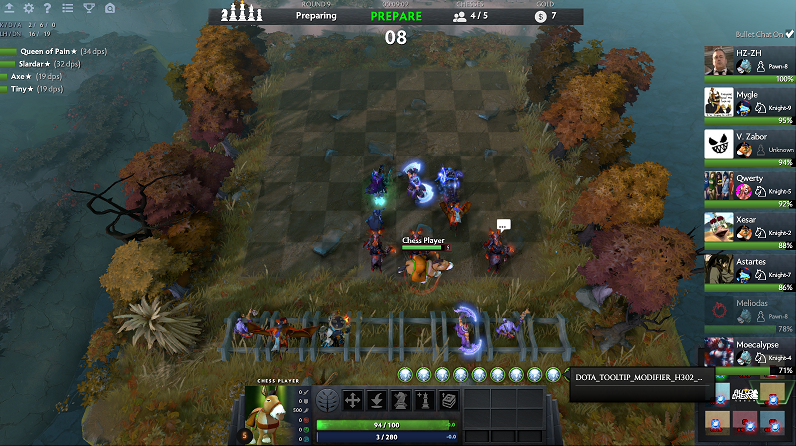Image resolution: width=796 pixels, height=446 pixels.
Task: Open the trophy icon panel
Action: 88,9
